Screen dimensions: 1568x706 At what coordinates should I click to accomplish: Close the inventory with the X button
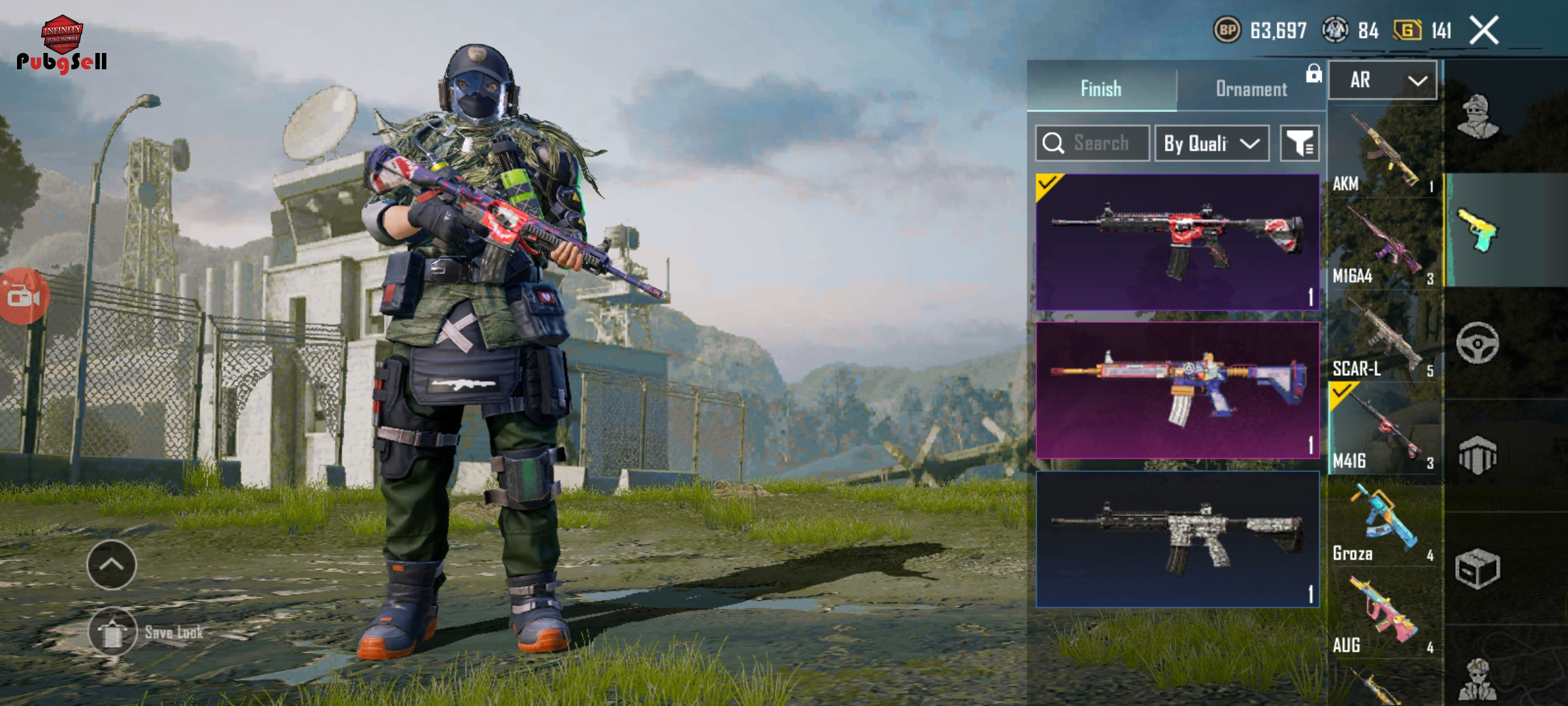click(x=1484, y=31)
